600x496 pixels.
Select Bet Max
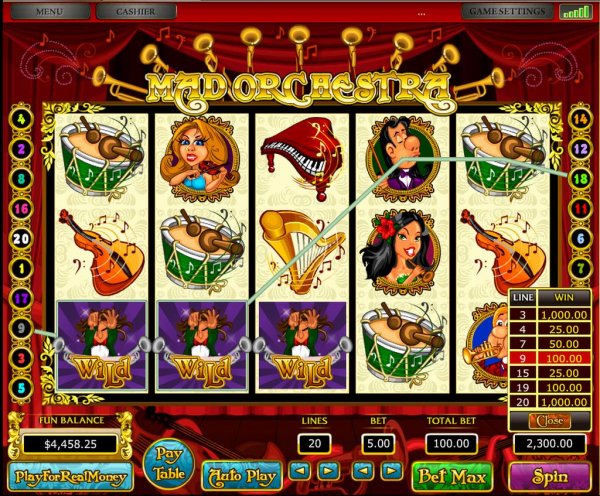(x=453, y=474)
